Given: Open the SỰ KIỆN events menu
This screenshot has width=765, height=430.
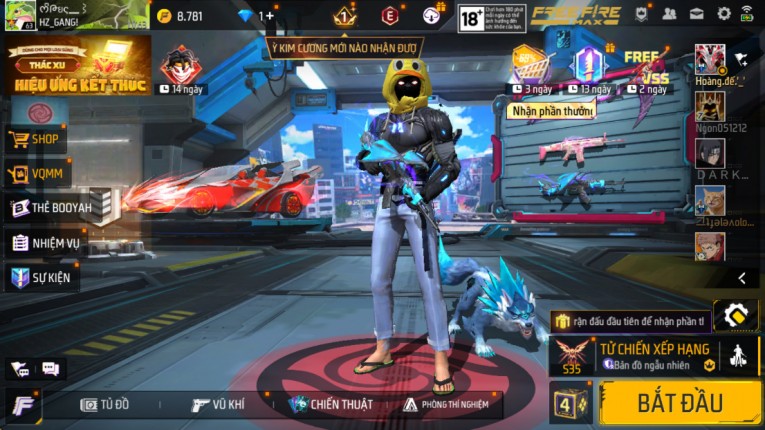Looking at the screenshot, I should pyautogui.click(x=41, y=277).
